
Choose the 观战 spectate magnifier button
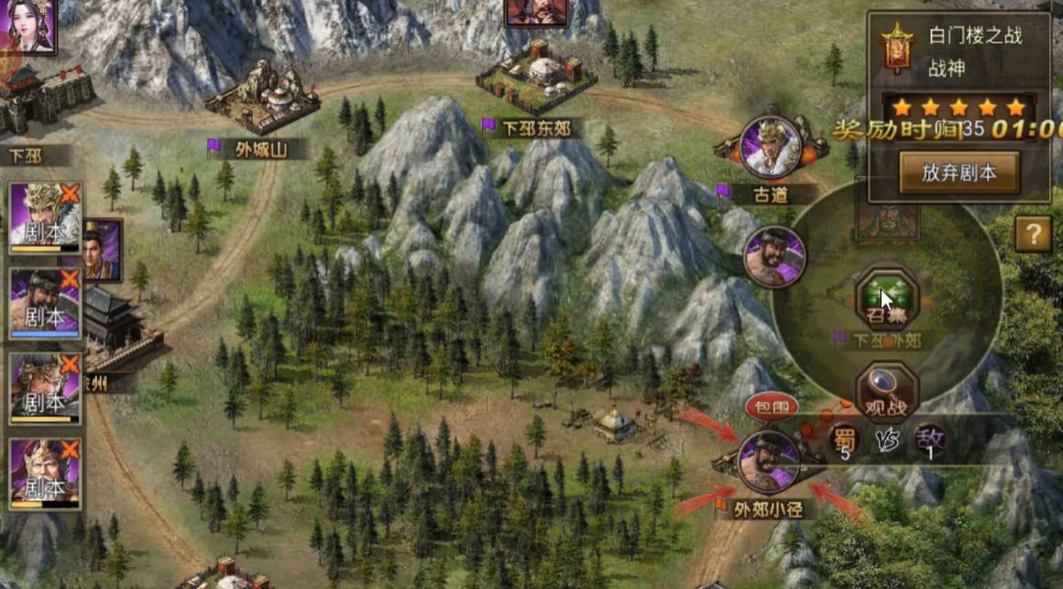tap(886, 390)
